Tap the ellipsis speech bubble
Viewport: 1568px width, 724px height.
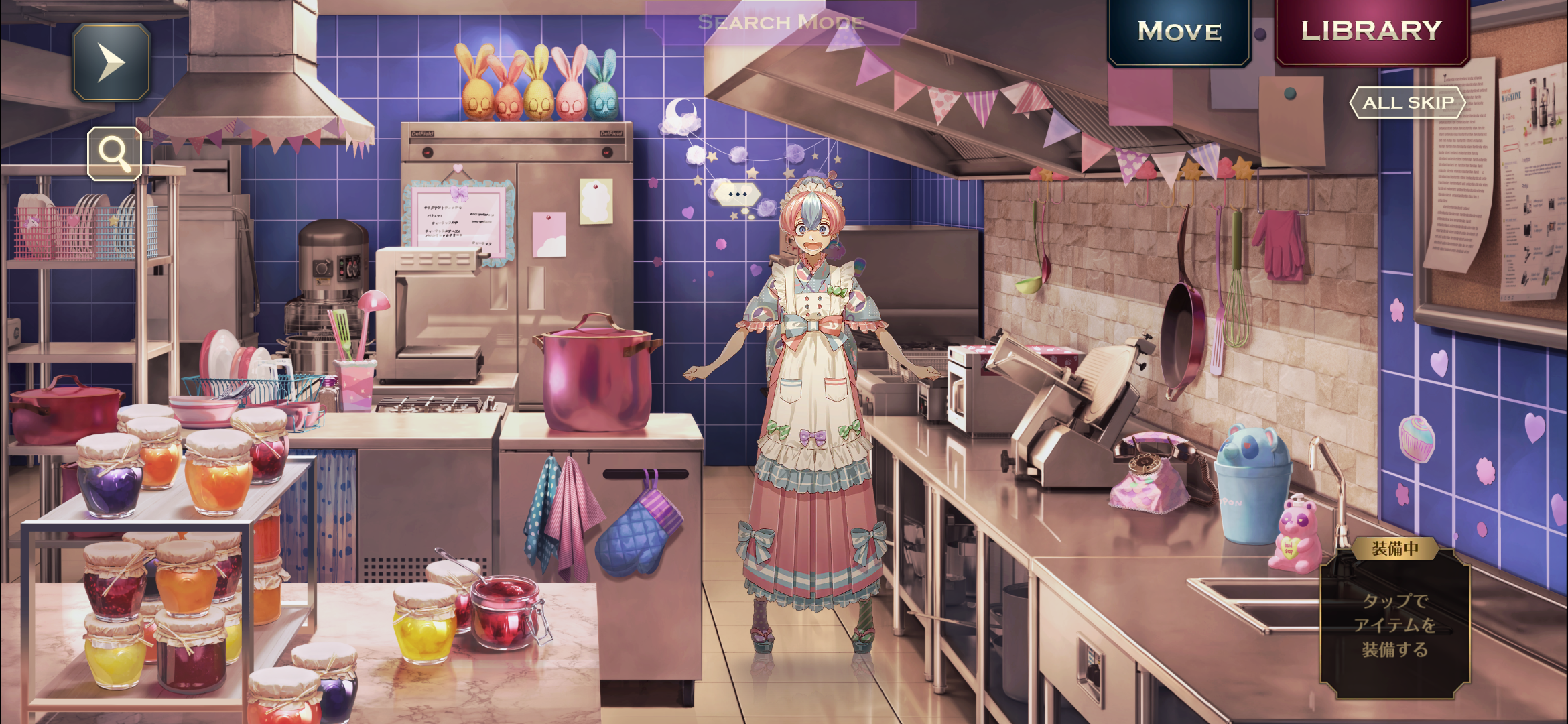(x=737, y=194)
